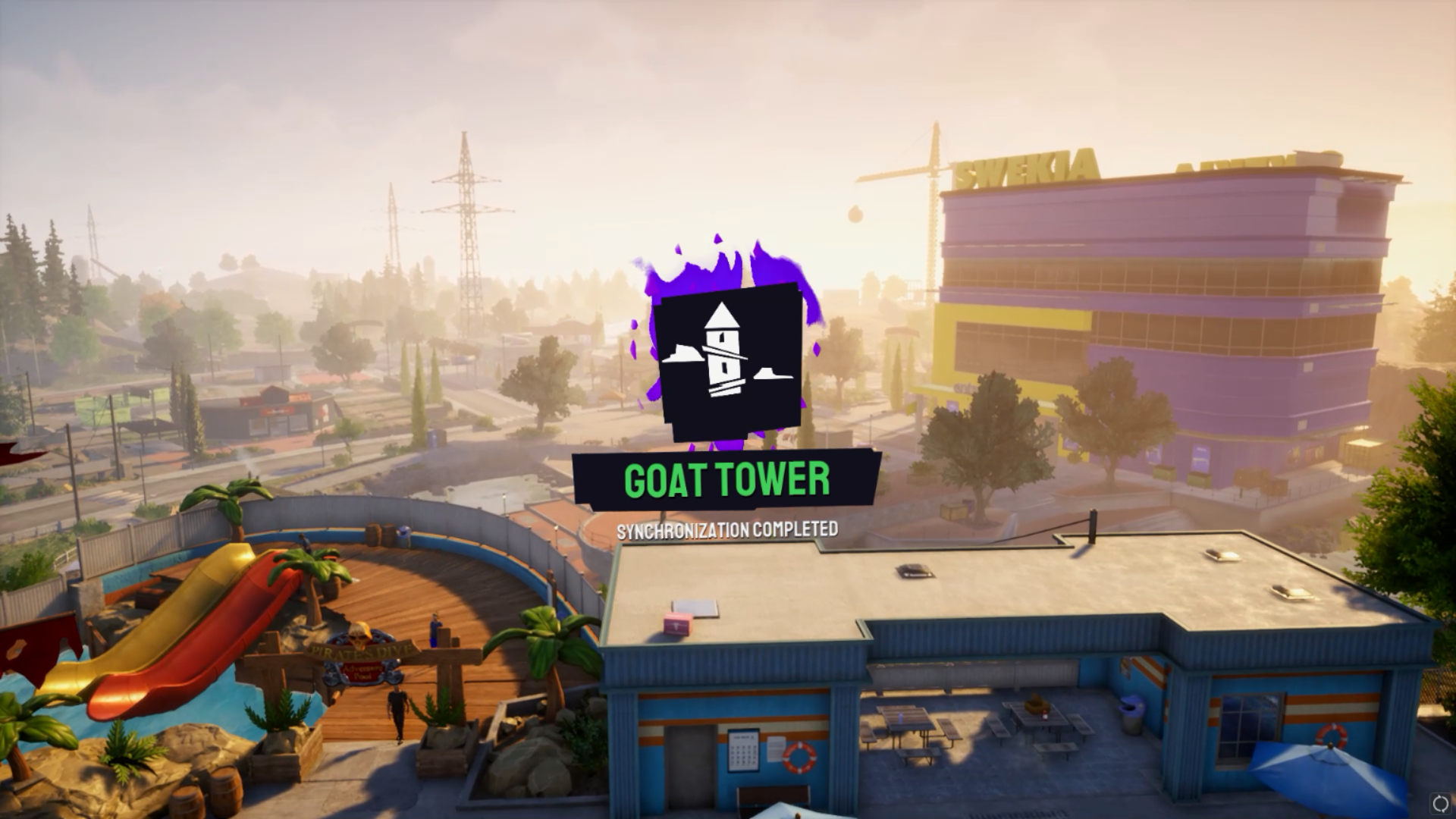1456x819 pixels.
Task: Click the notice board beside the gray door
Action: pos(742,751)
